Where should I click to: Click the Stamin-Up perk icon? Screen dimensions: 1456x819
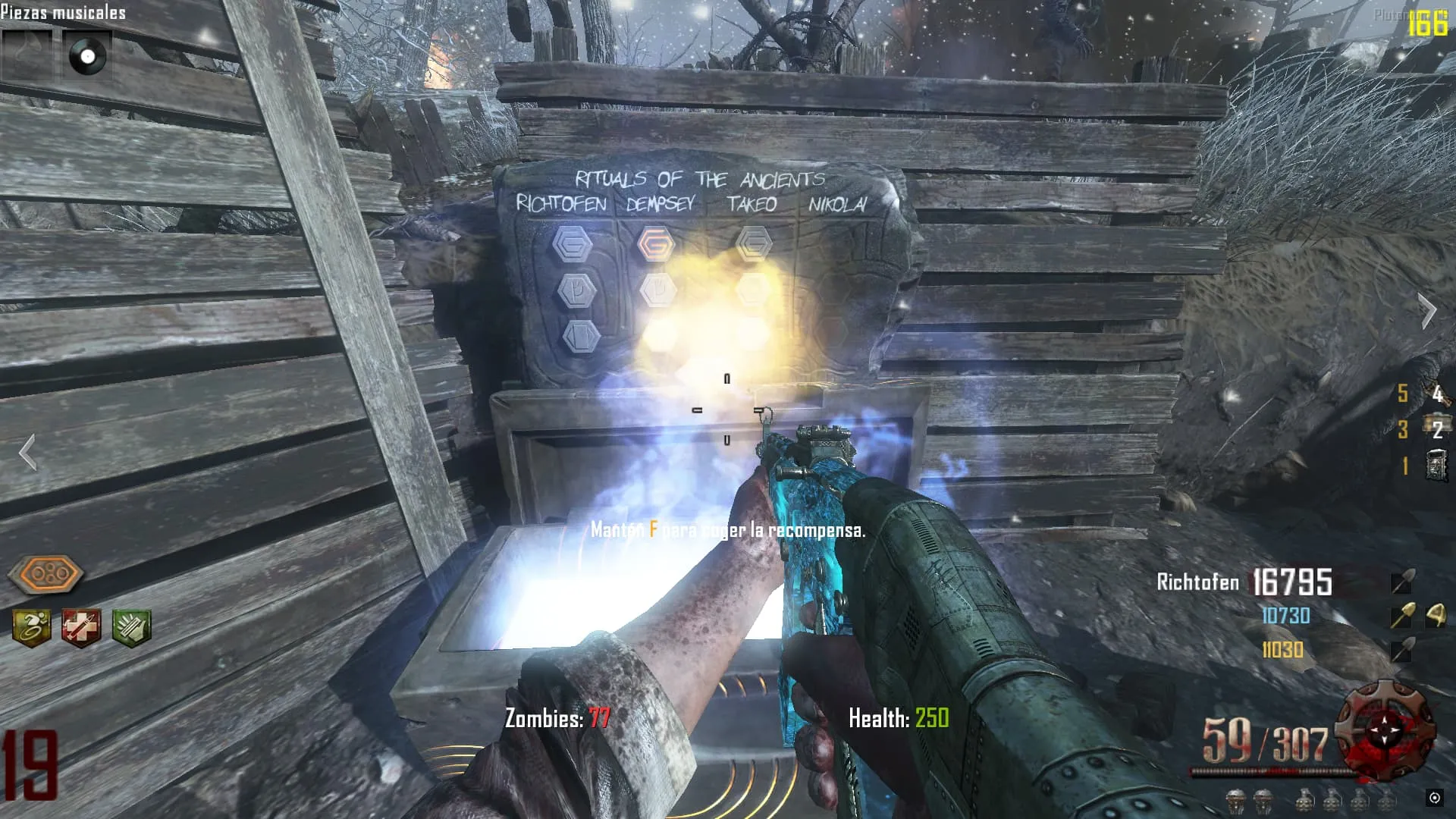[x=32, y=628]
